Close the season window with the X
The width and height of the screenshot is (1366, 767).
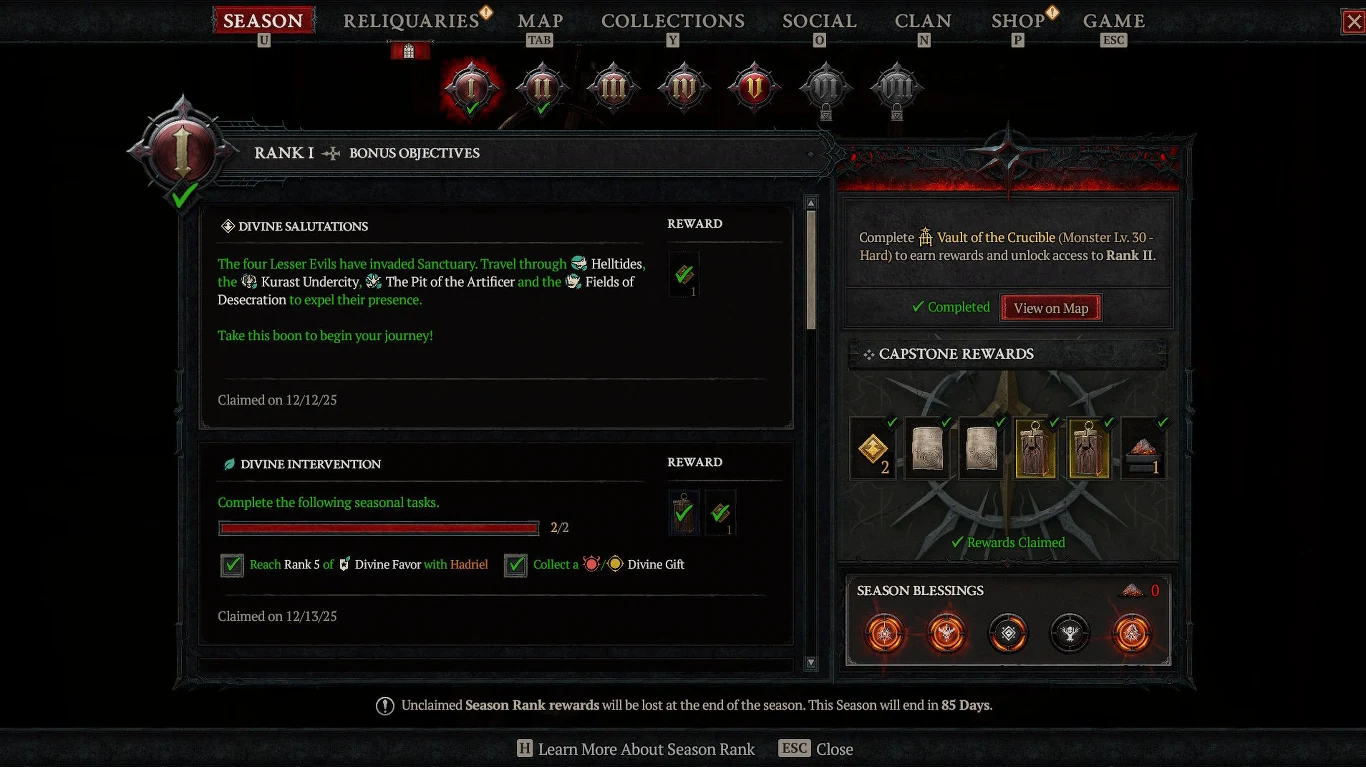1353,22
